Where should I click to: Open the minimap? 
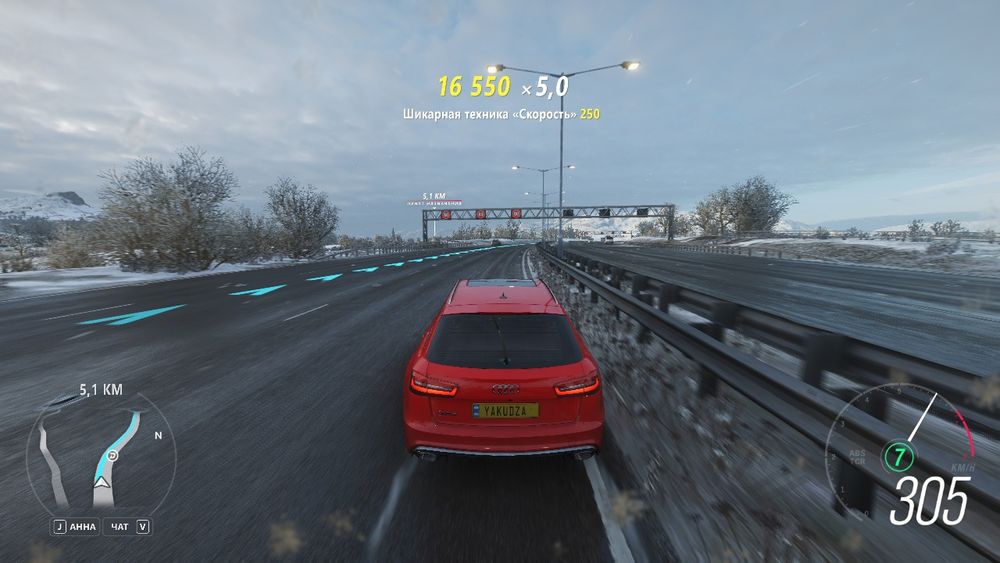101,455
